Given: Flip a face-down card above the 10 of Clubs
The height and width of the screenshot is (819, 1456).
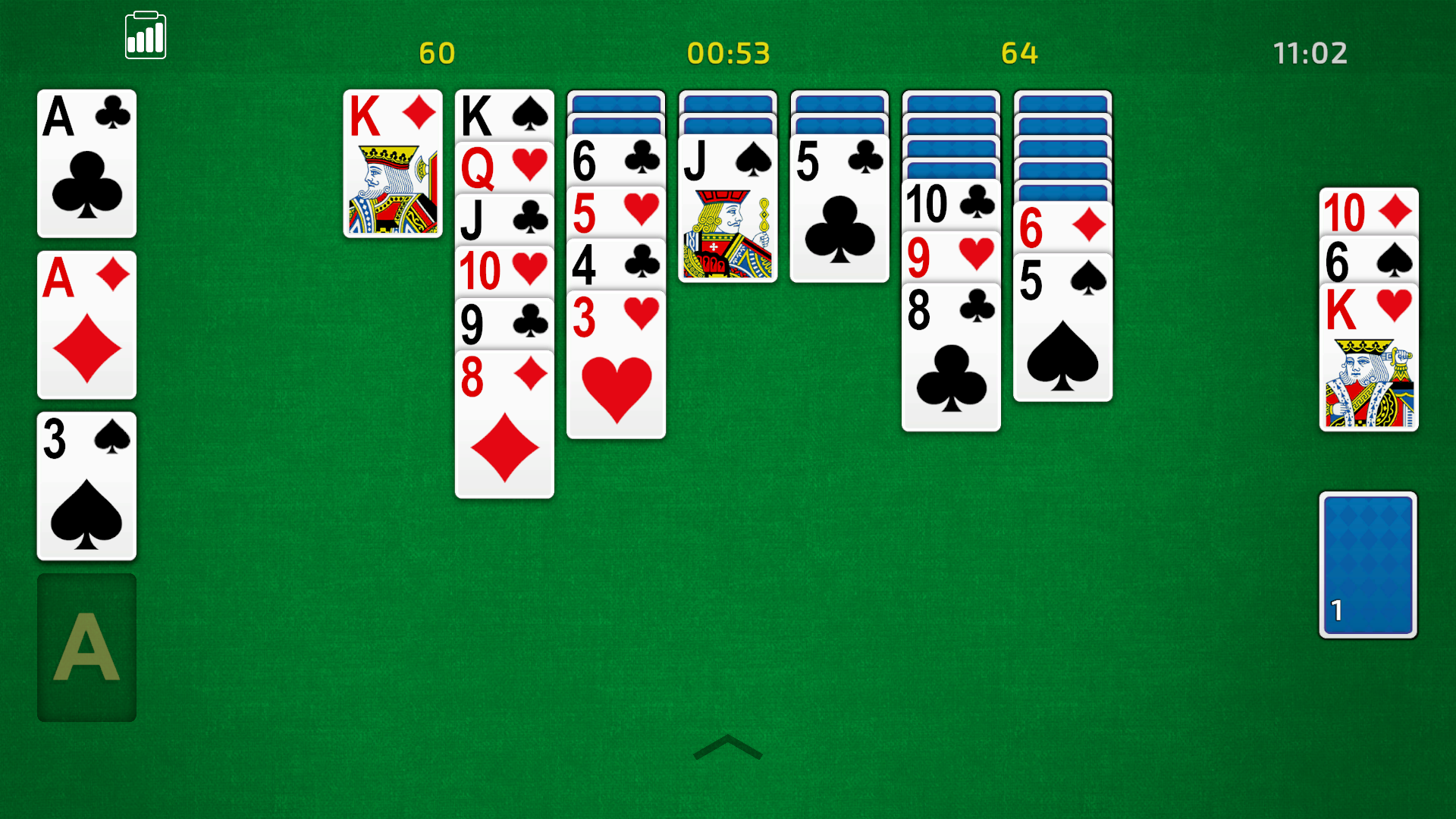Looking at the screenshot, I should 951,167.
